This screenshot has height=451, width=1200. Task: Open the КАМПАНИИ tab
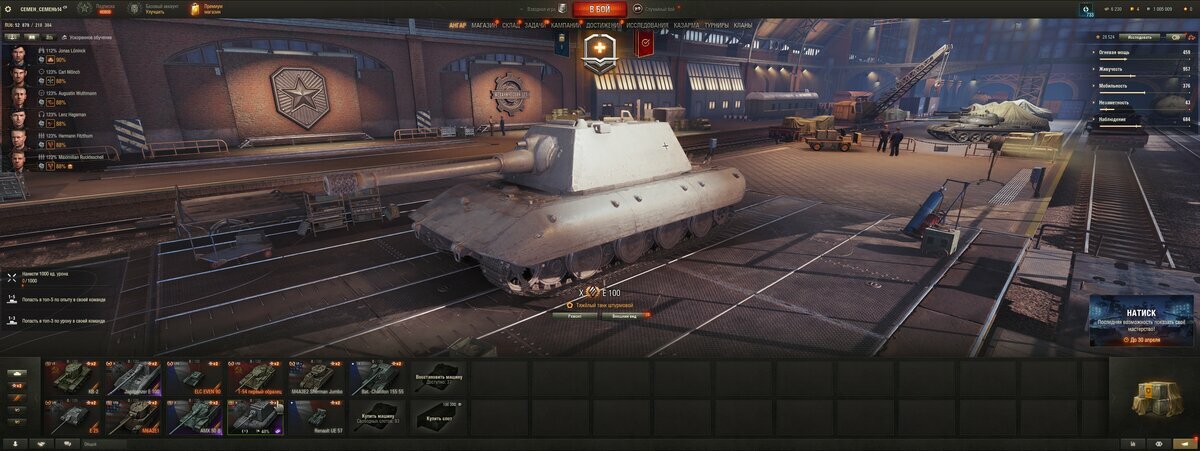(x=566, y=24)
